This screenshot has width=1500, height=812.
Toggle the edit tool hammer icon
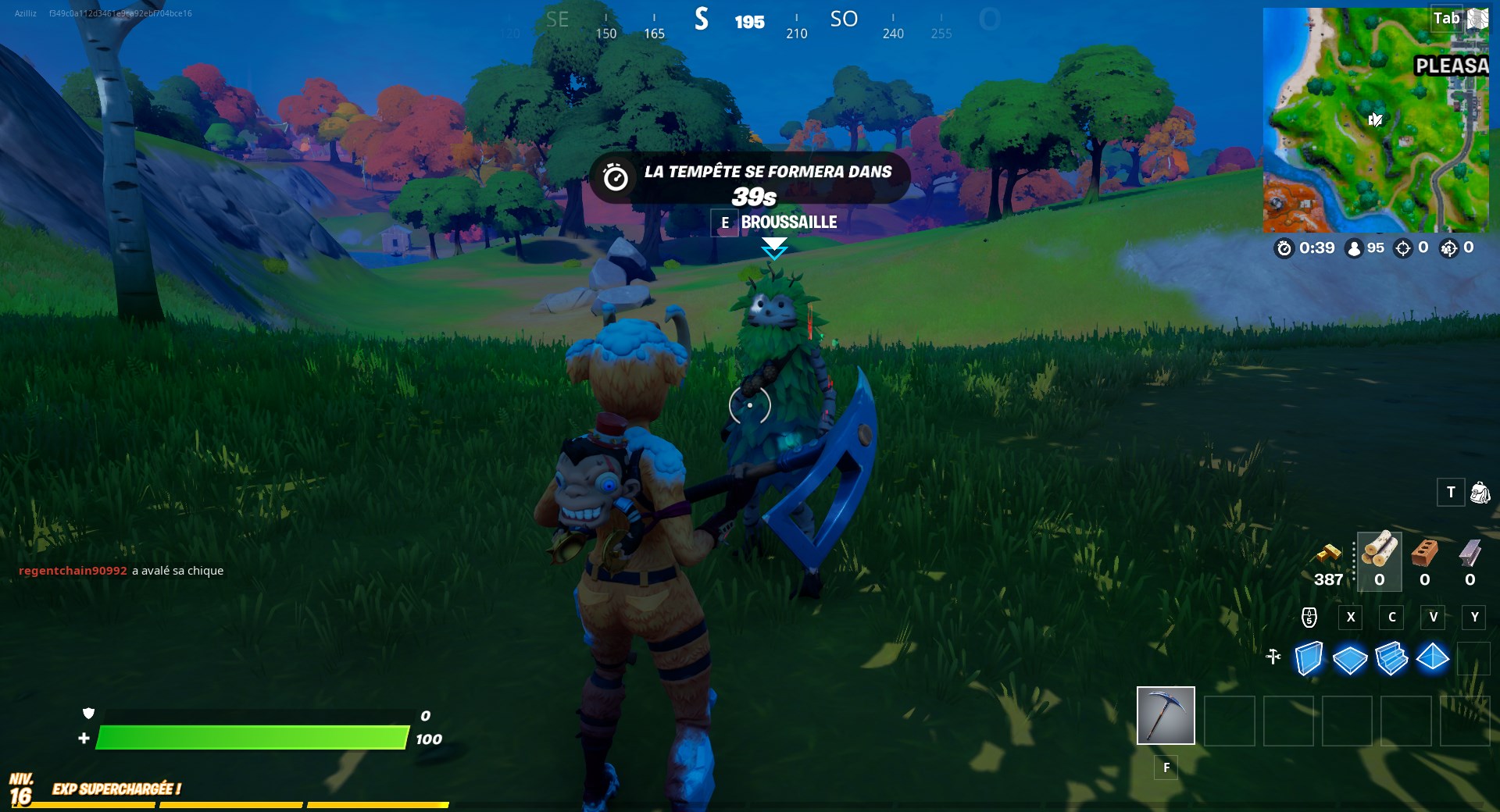tap(1273, 658)
